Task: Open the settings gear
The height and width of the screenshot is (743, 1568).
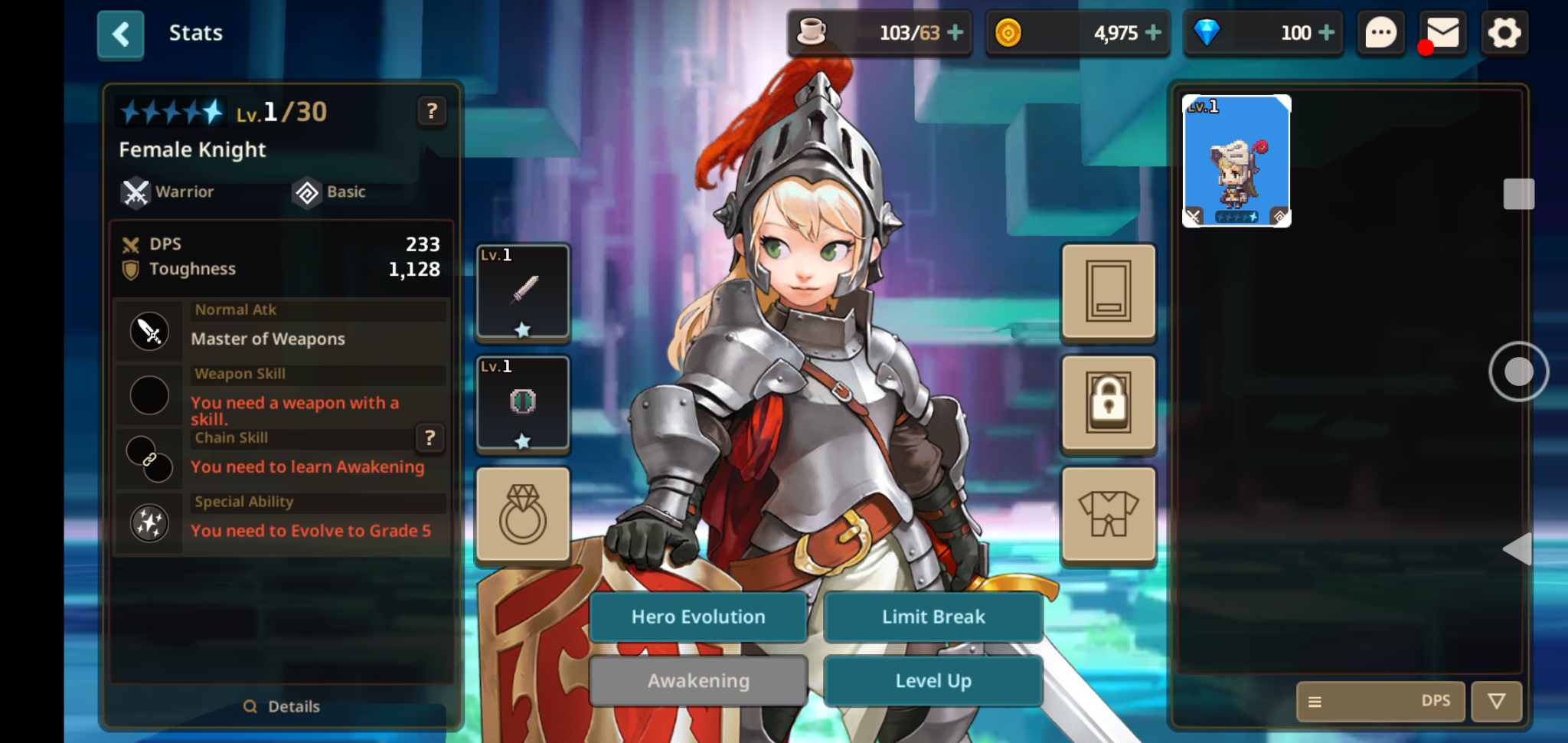Action: click(x=1504, y=33)
